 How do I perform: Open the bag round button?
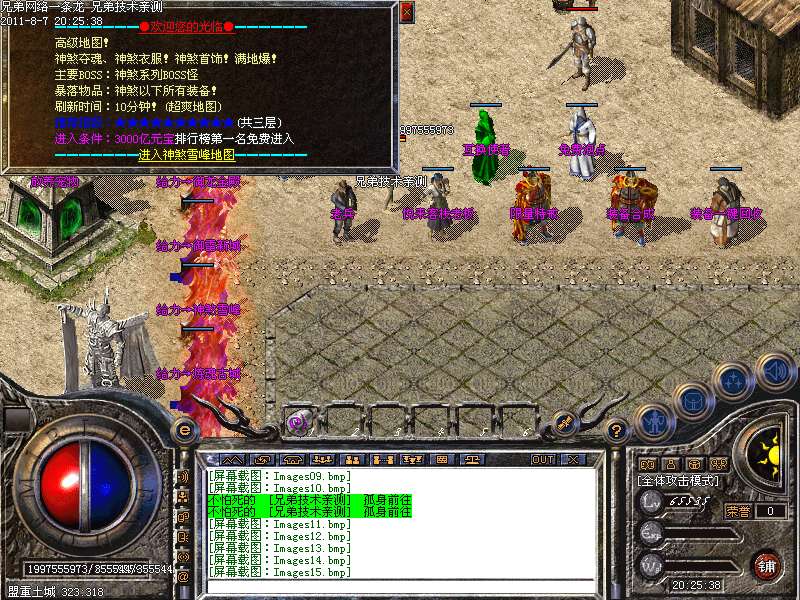tap(692, 401)
